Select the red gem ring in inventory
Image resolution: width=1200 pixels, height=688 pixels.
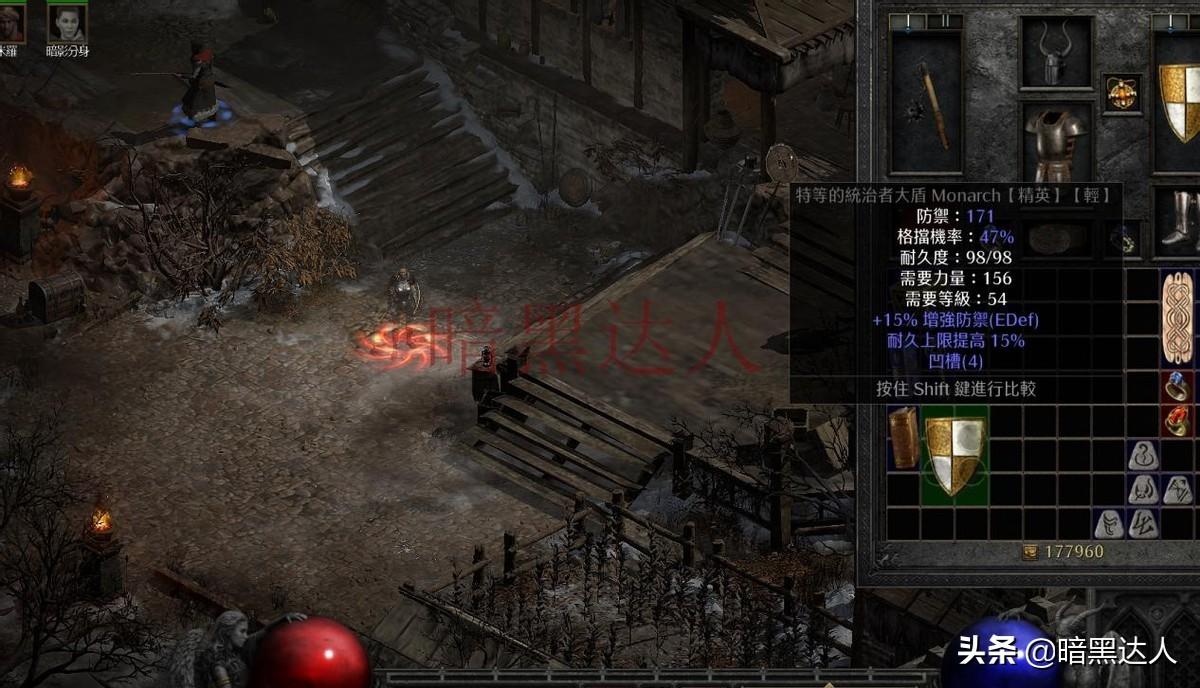[1177, 421]
